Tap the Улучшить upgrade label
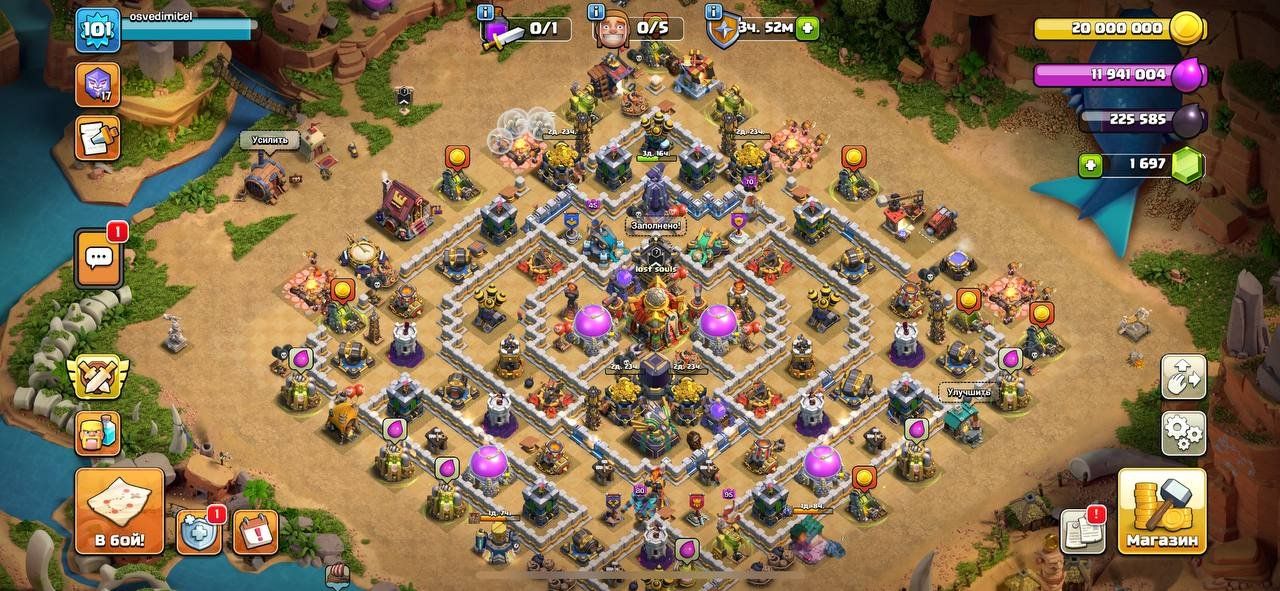Viewport: 1280px width, 591px height. pyautogui.click(x=968, y=392)
